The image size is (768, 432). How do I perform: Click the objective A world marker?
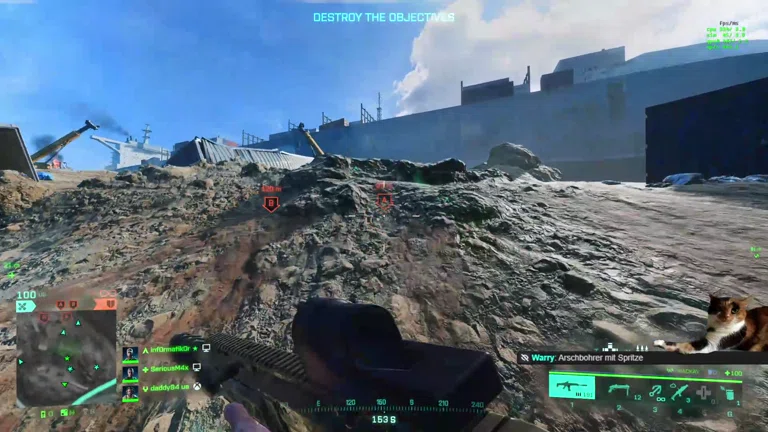(x=384, y=200)
